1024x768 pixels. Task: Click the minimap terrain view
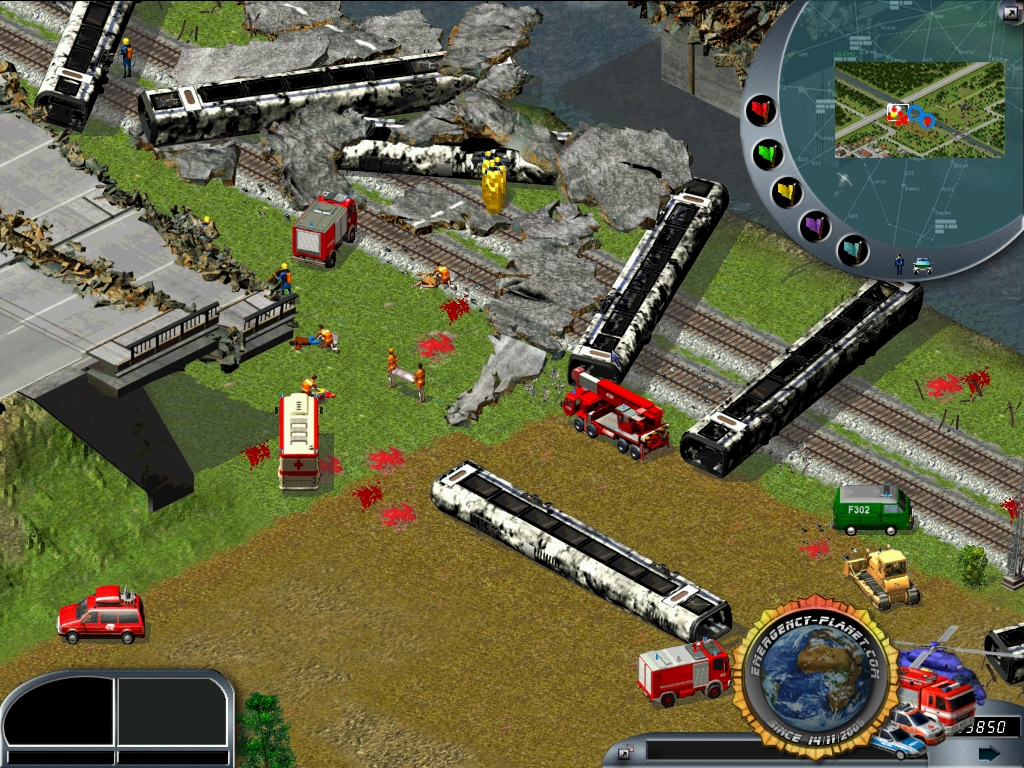[x=918, y=108]
